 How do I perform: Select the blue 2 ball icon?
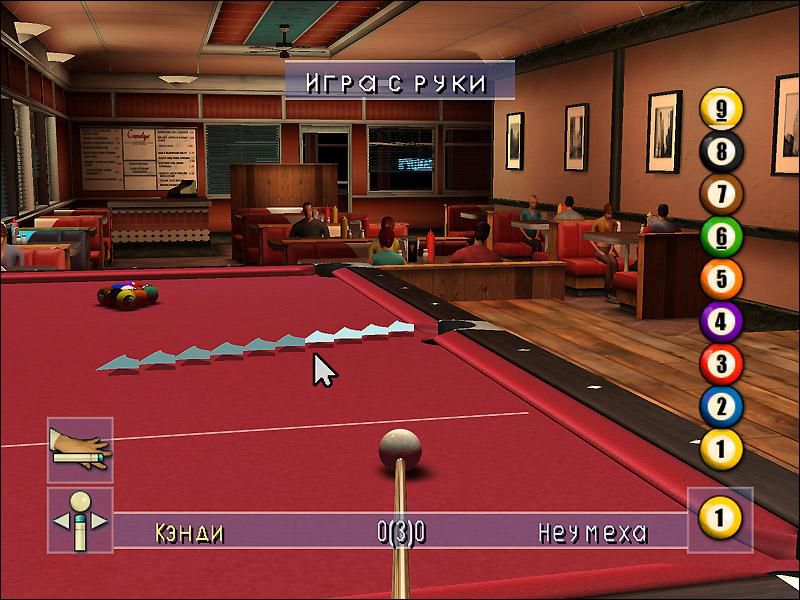[x=720, y=407]
